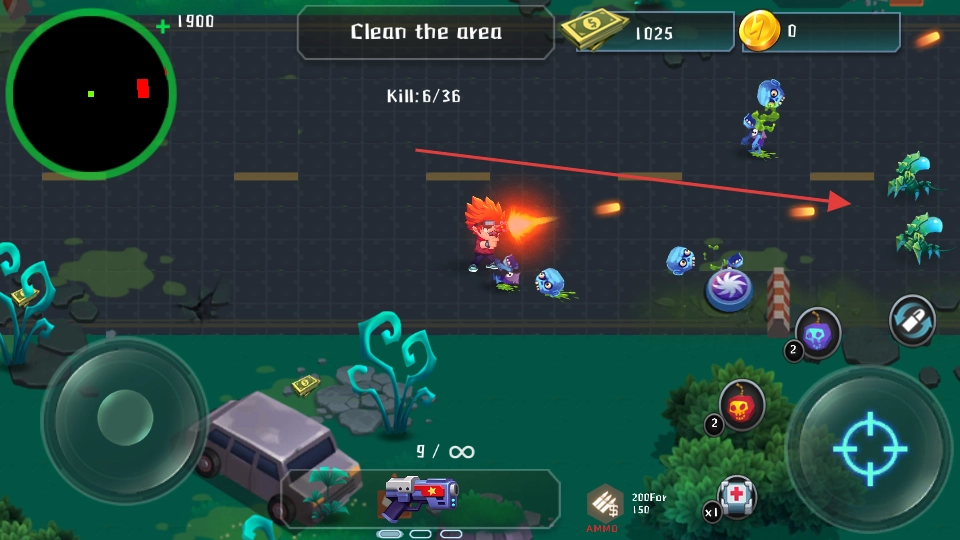The width and height of the screenshot is (960, 540).
Task: Select the purple pistol weapon panel
Action: [420, 497]
